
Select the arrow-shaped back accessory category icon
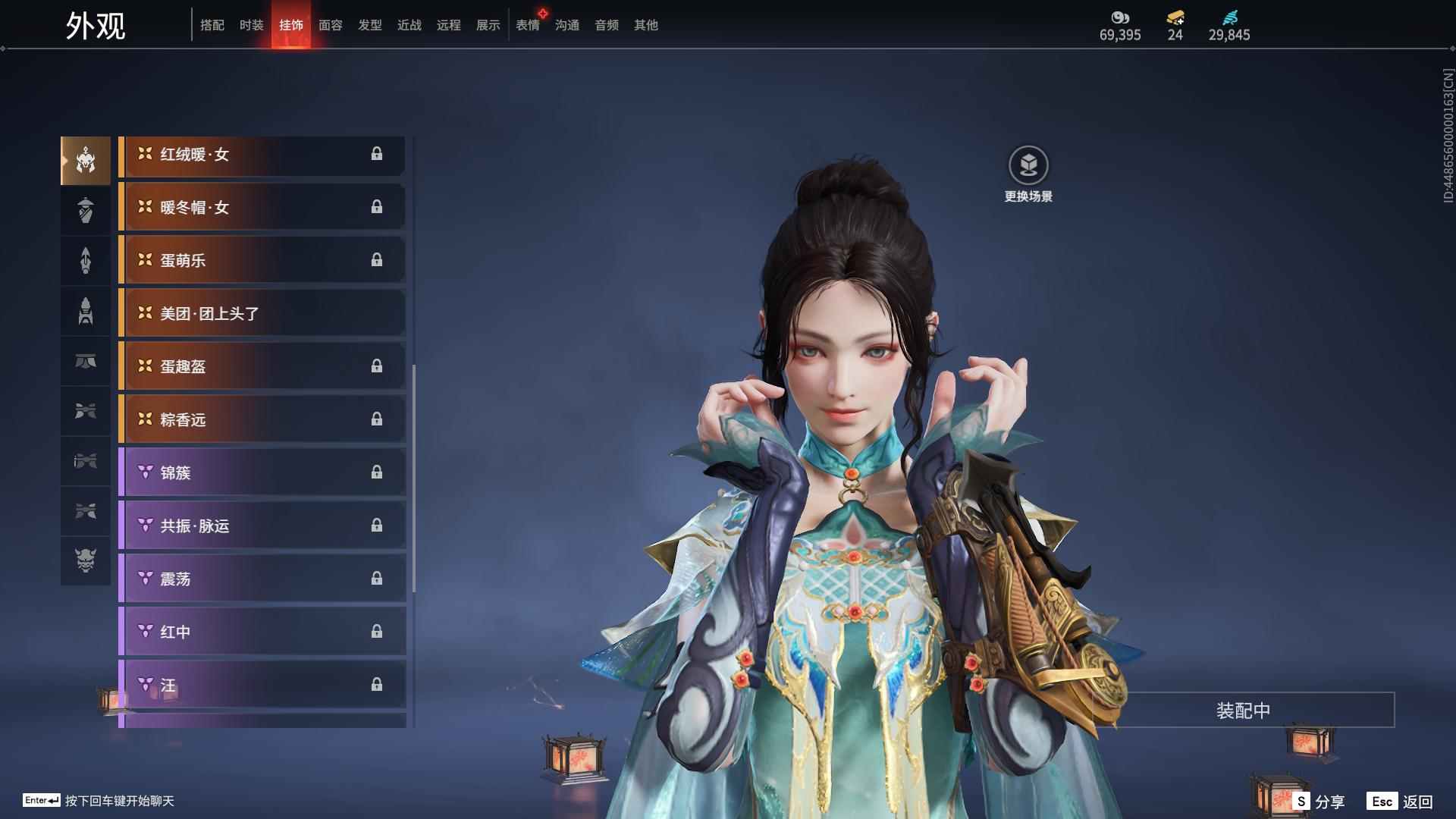85,260
